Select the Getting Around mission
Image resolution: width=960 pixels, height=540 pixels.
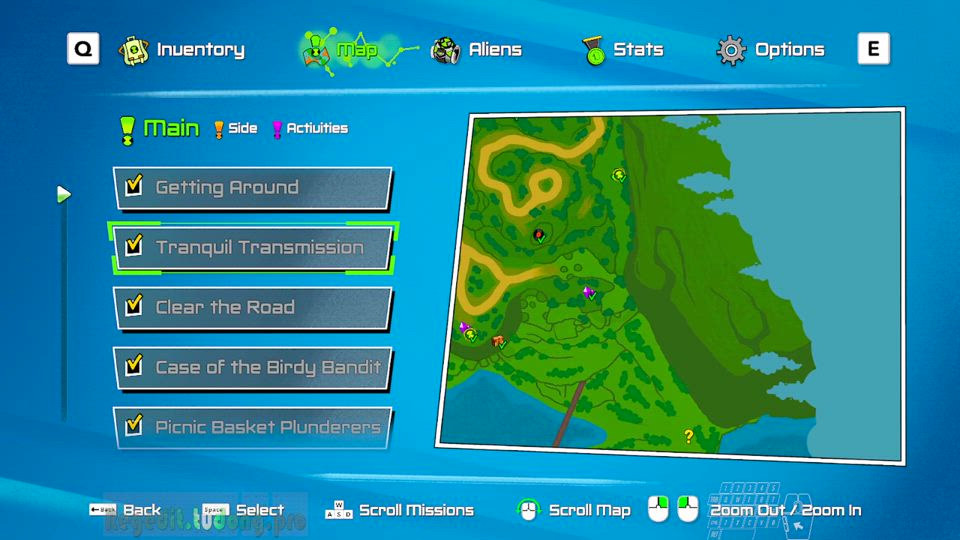(x=252, y=188)
